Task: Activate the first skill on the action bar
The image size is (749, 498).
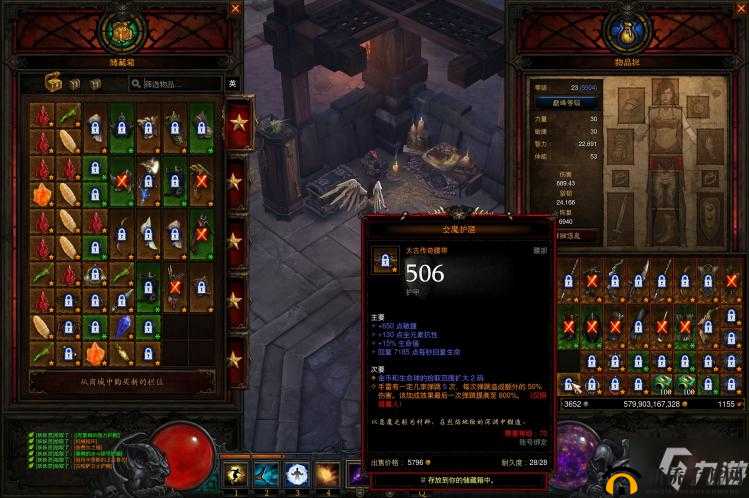Action: click(x=237, y=473)
